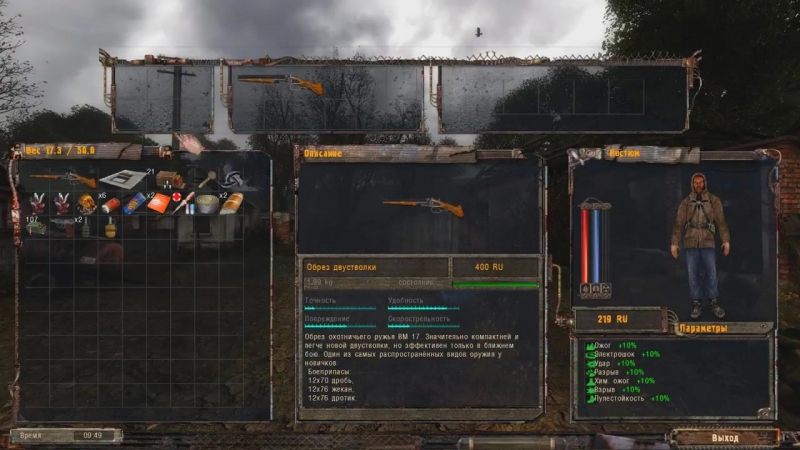Image resolution: width=800 pixels, height=450 pixels.
Task: Select the medkit with red cross
Action: tap(182, 204)
